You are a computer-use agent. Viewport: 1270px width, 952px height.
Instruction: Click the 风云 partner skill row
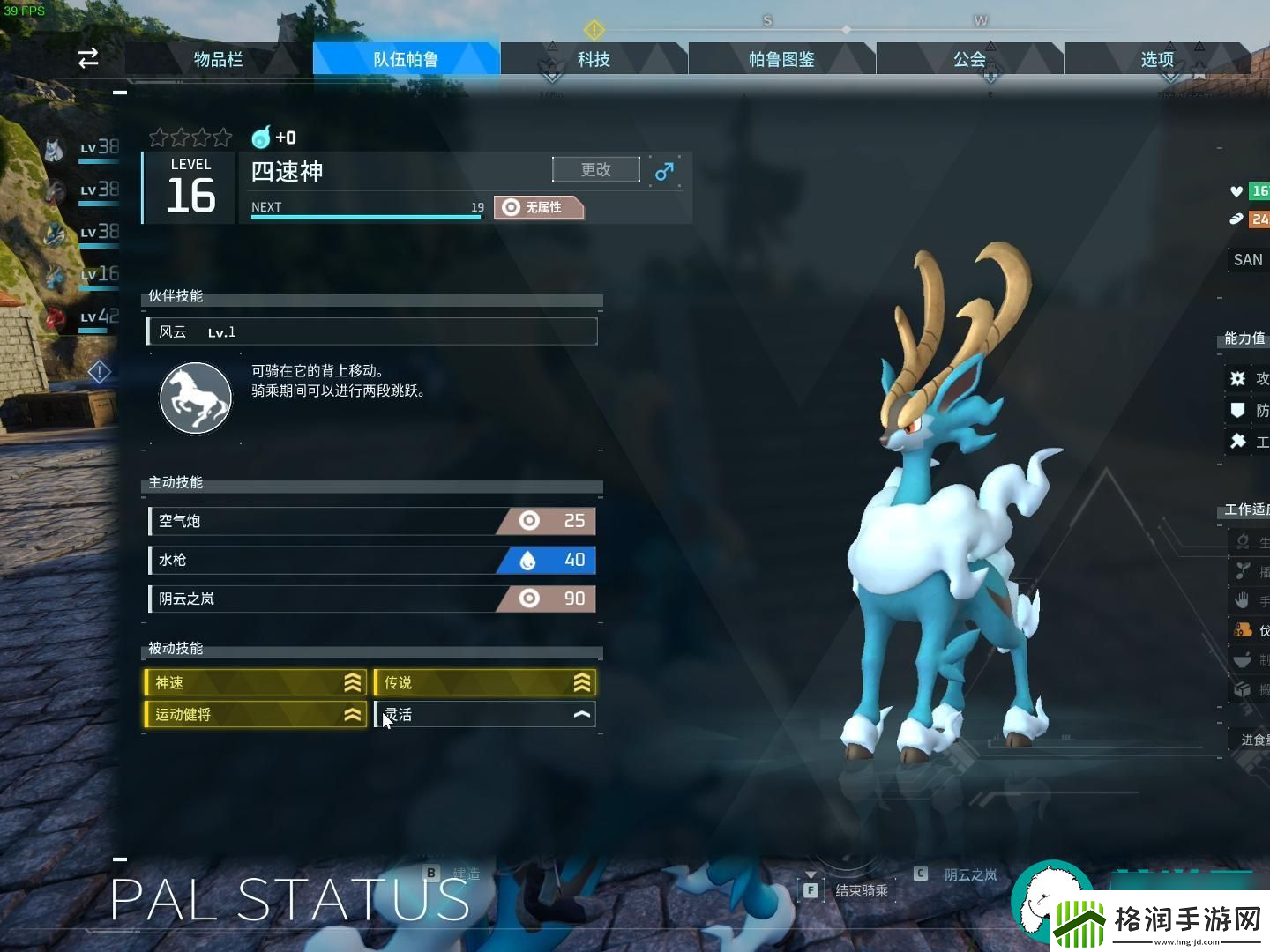(x=371, y=332)
